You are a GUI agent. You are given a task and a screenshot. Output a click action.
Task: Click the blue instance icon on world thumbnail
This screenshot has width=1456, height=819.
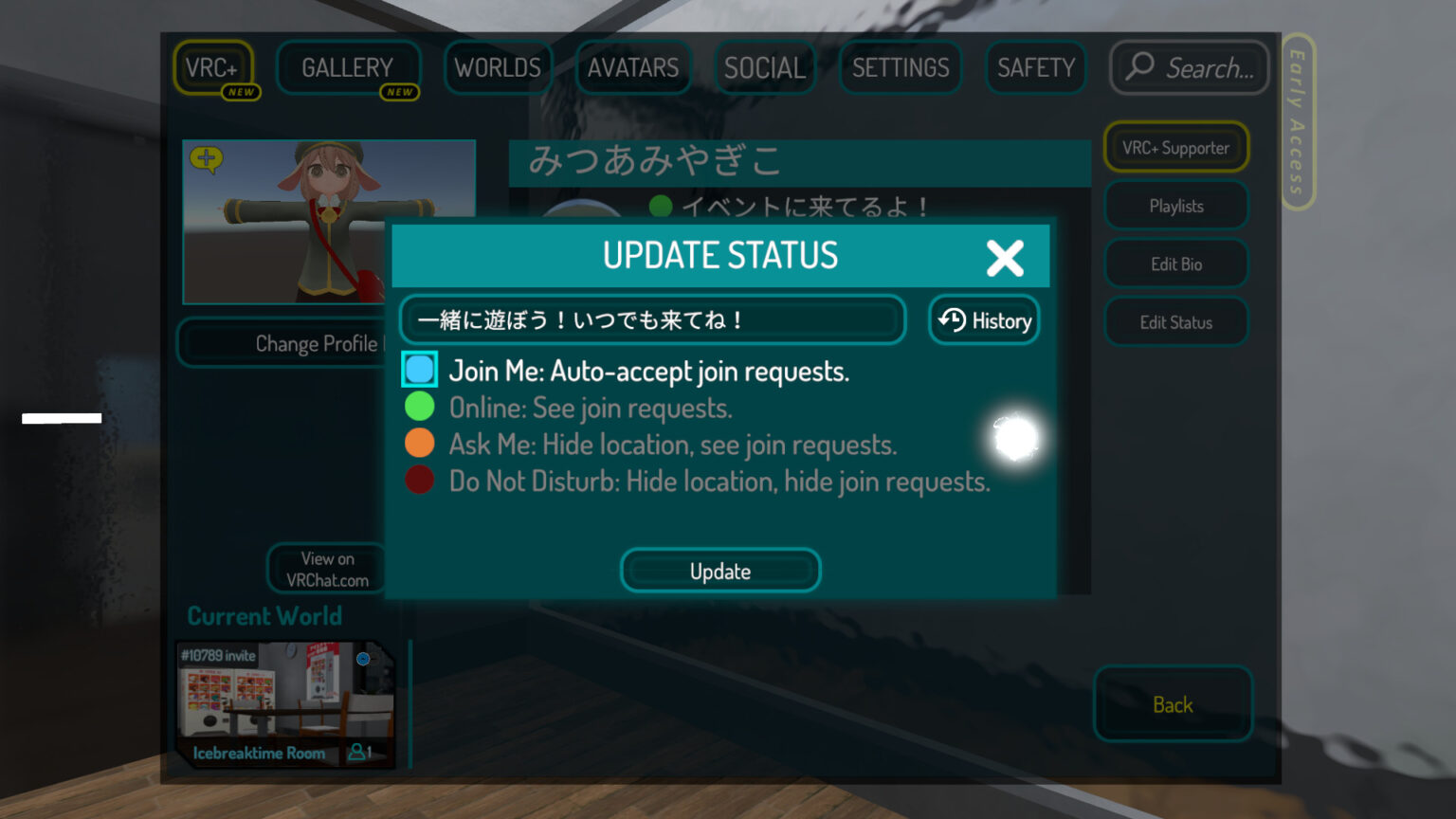click(x=365, y=658)
